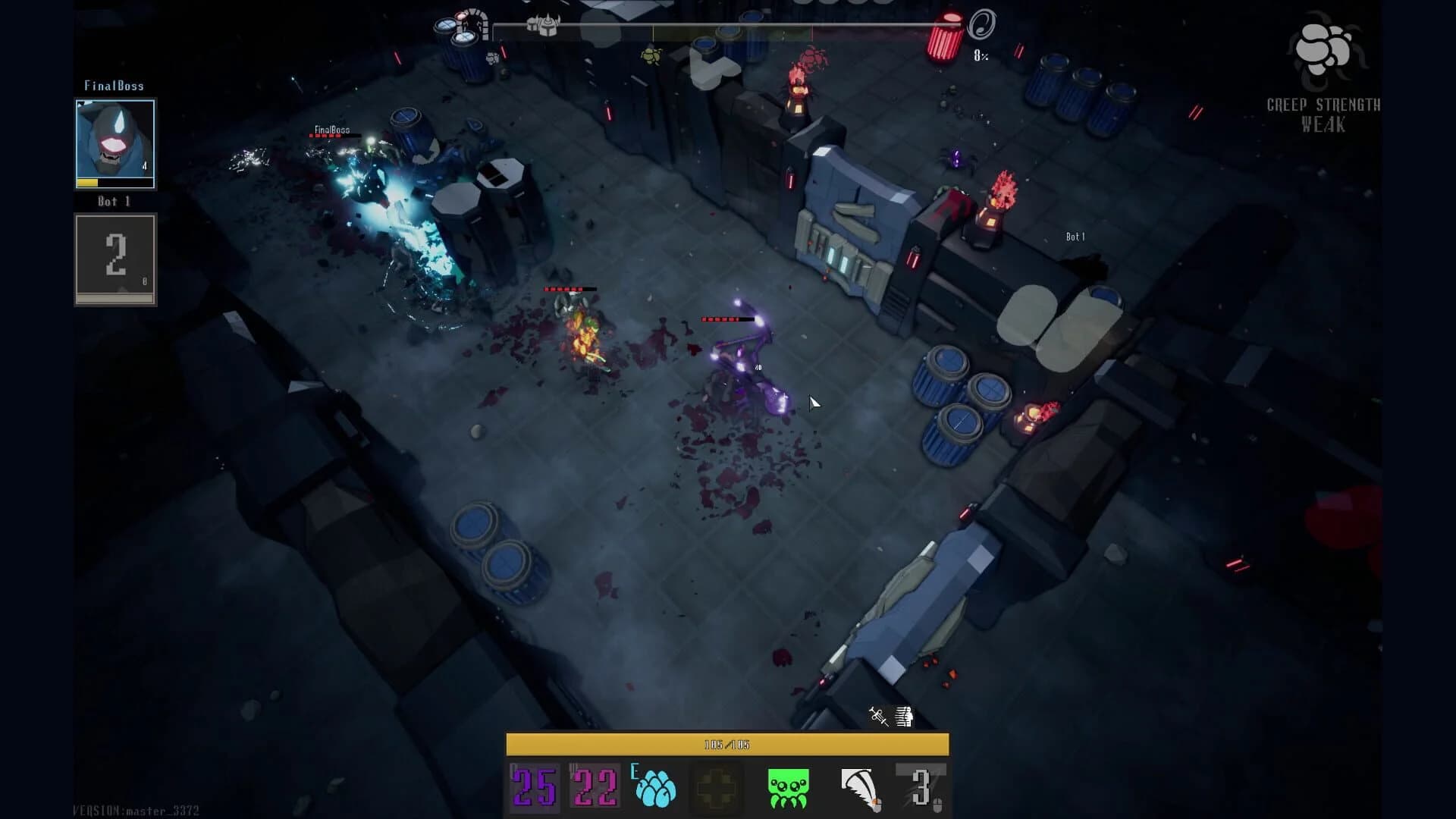The width and height of the screenshot is (1456, 819).
Task: Click the pink 22 resource counter
Action: 595,785
